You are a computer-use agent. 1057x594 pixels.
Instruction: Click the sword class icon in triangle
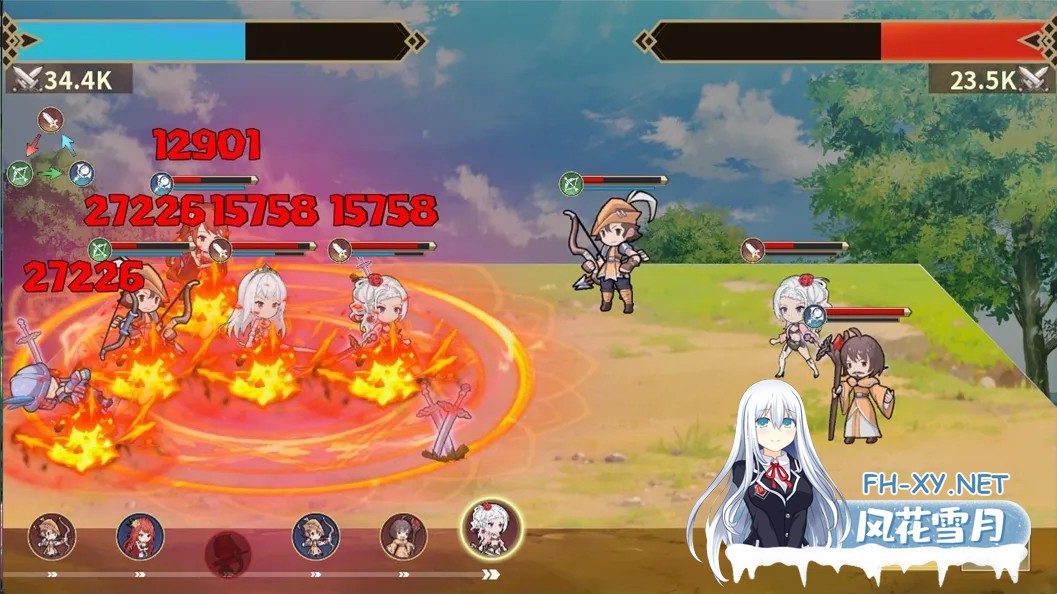pyautogui.click(x=50, y=121)
